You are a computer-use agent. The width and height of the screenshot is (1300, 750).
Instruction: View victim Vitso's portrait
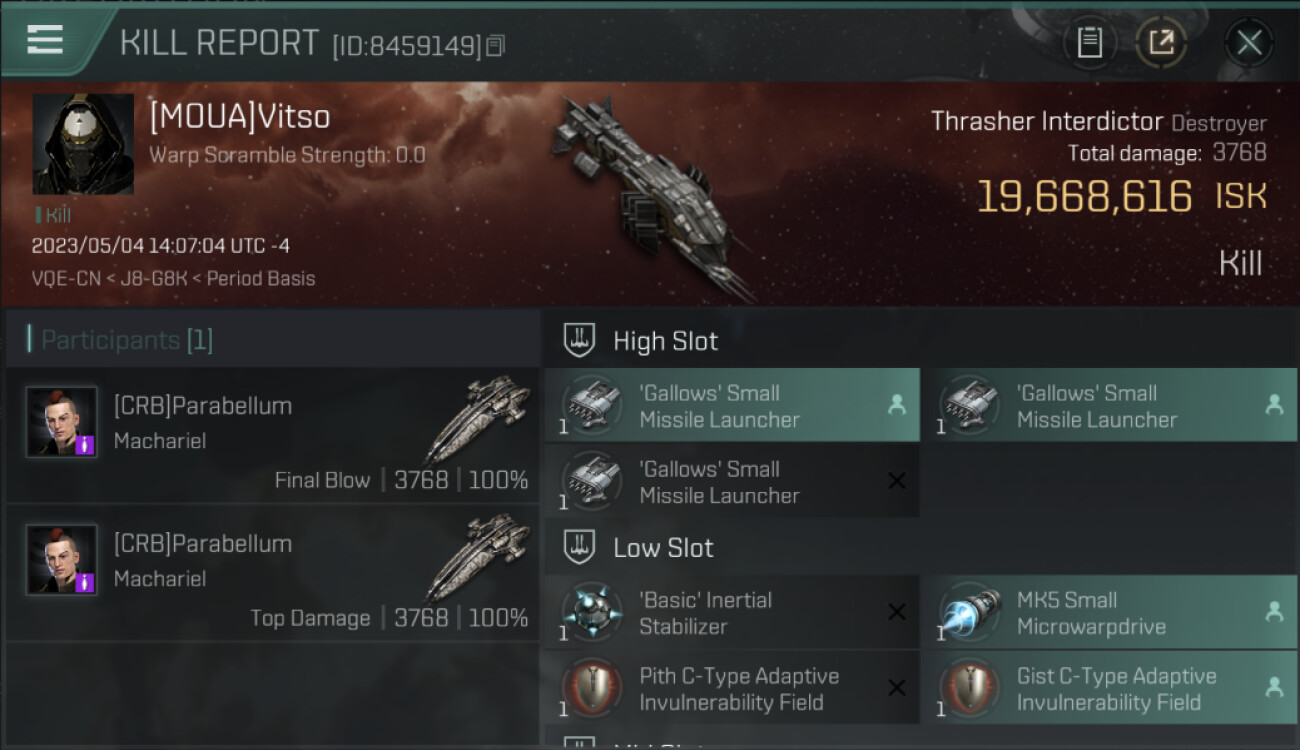[83, 144]
